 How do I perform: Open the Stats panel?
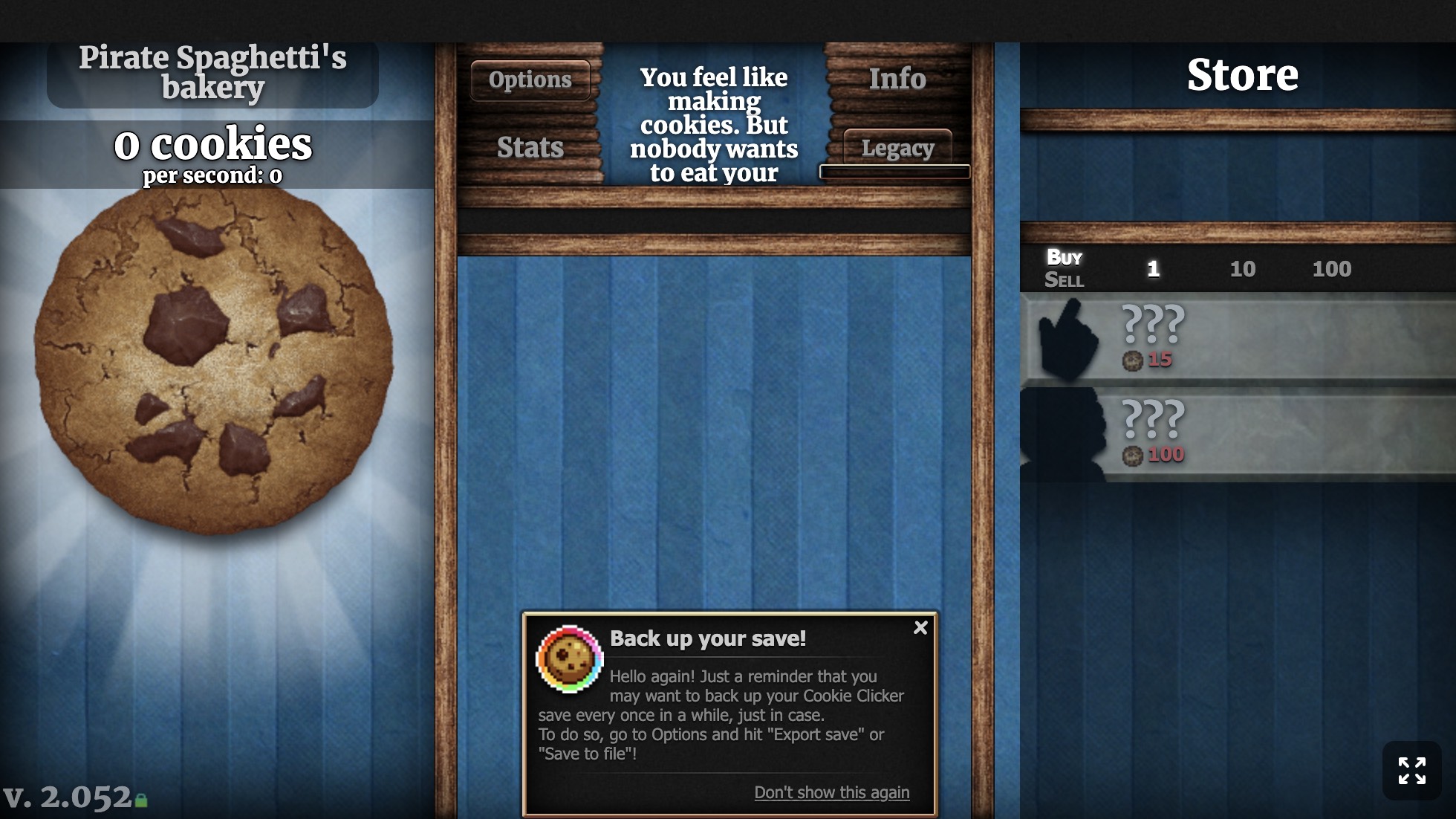click(530, 147)
